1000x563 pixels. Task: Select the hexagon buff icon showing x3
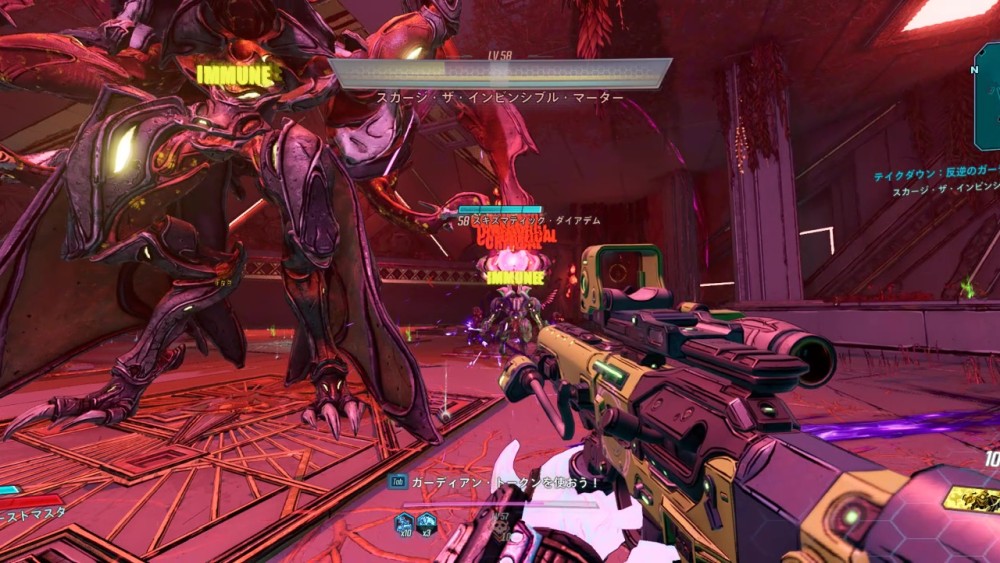427,521
